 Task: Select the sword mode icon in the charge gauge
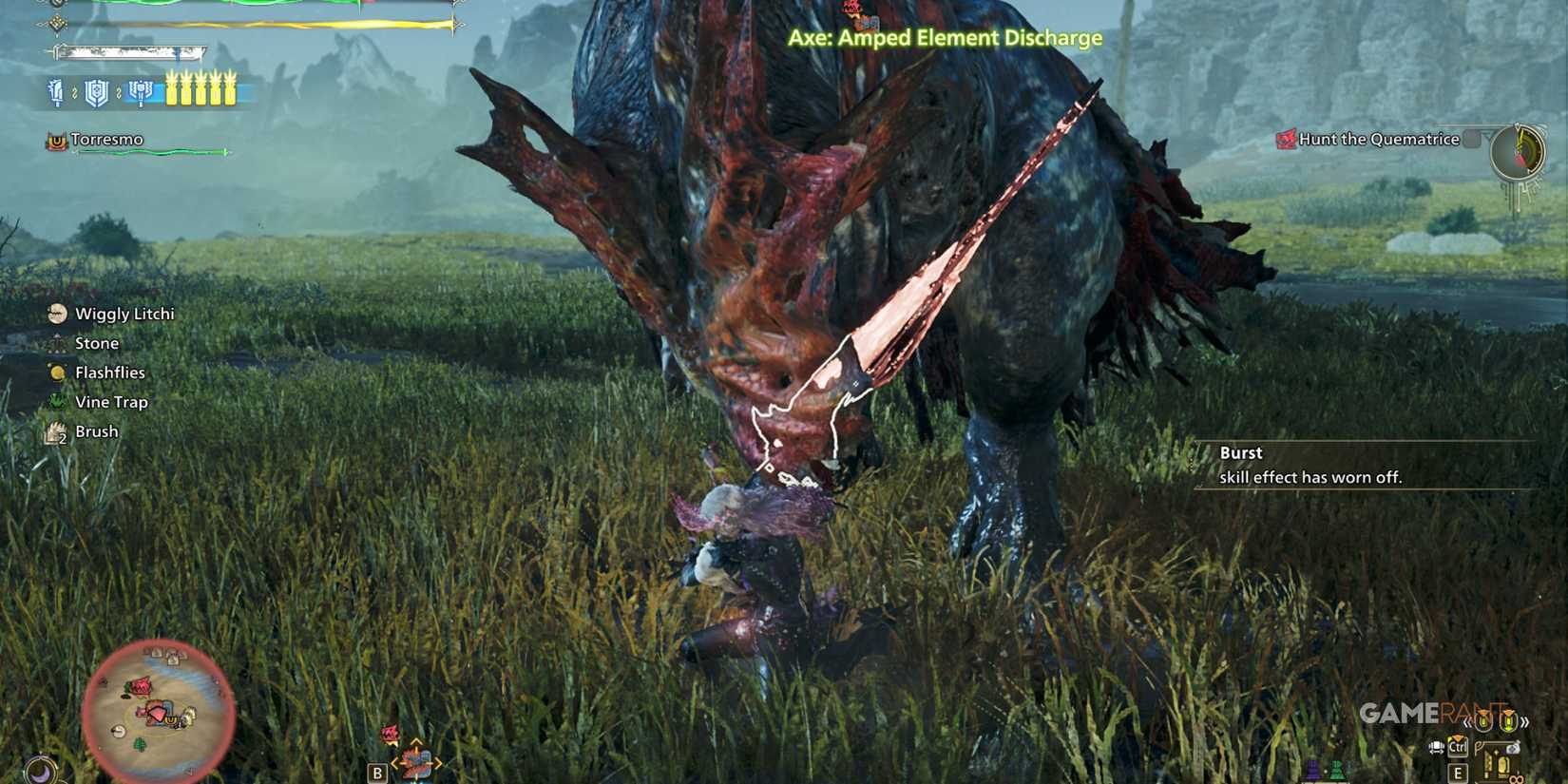point(56,92)
